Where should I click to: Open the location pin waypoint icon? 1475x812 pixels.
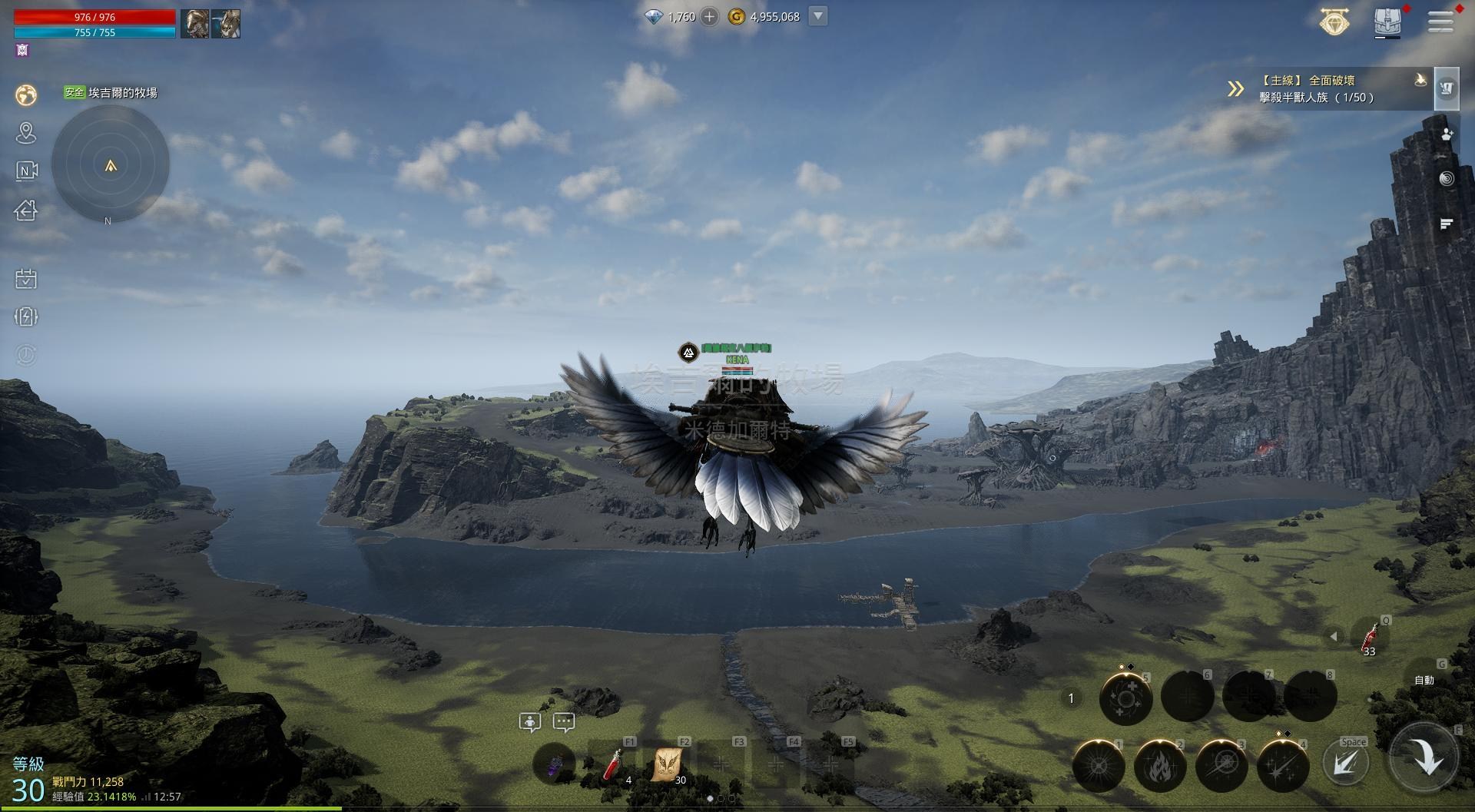pos(26,133)
